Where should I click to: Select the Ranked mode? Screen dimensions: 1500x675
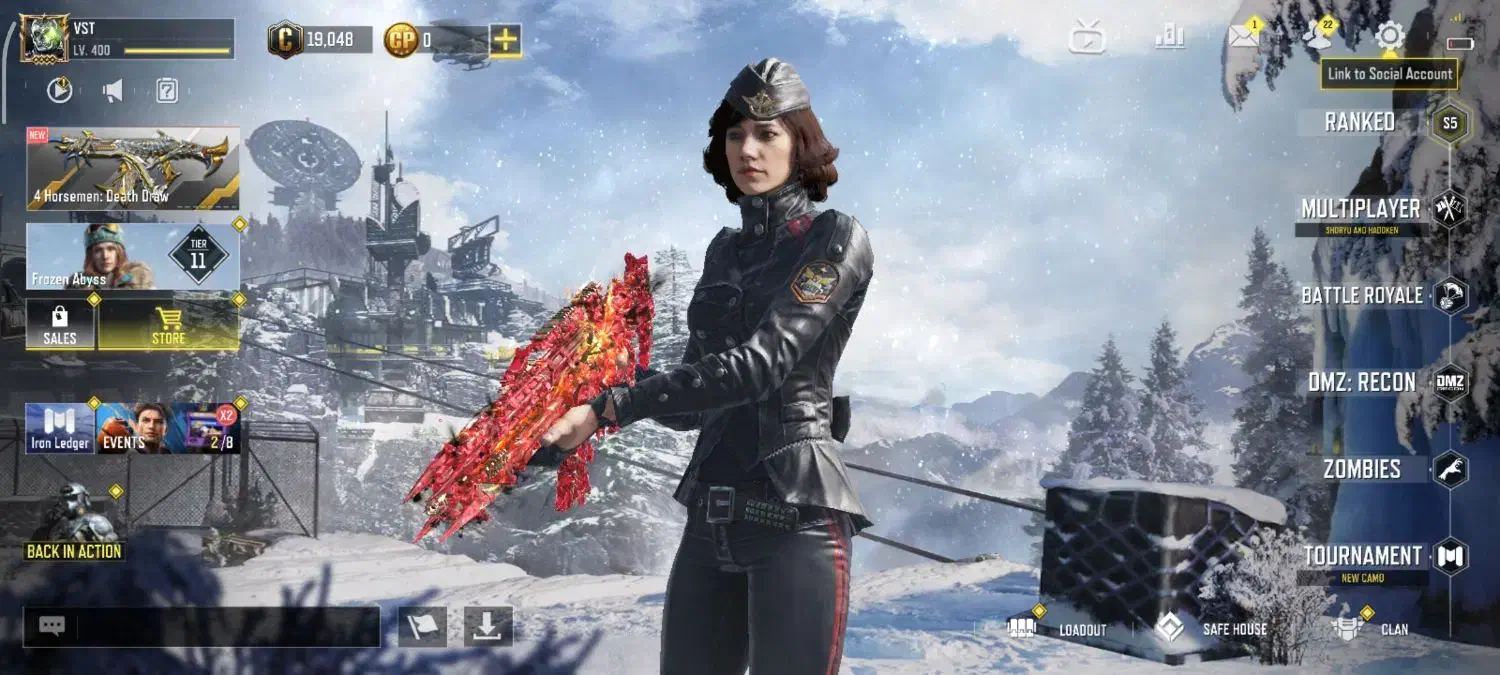pyautogui.click(x=1361, y=122)
